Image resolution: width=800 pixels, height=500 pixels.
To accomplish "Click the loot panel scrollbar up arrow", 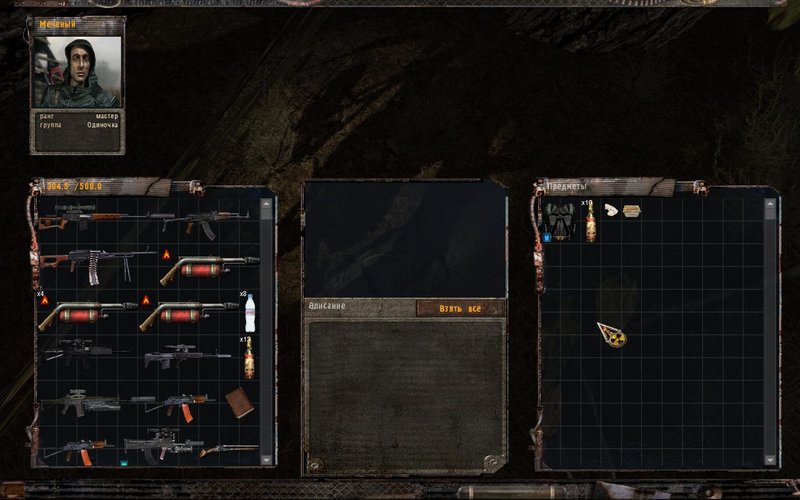I will pos(769,204).
